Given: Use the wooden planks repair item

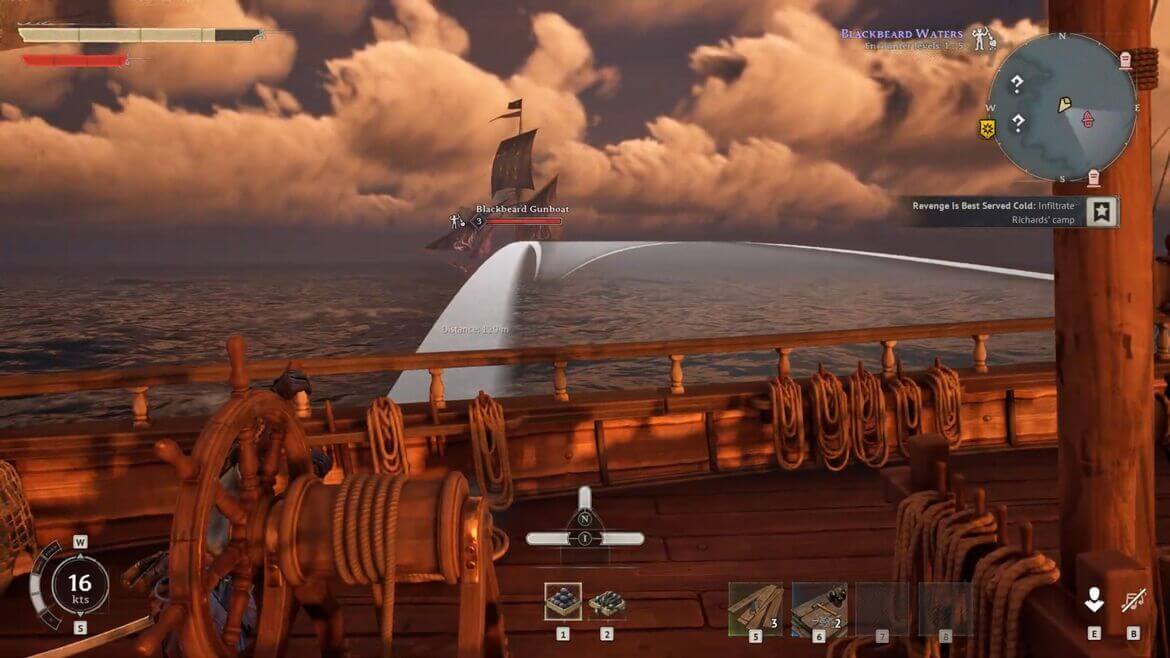Looking at the screenshot, I should point(755,608).
